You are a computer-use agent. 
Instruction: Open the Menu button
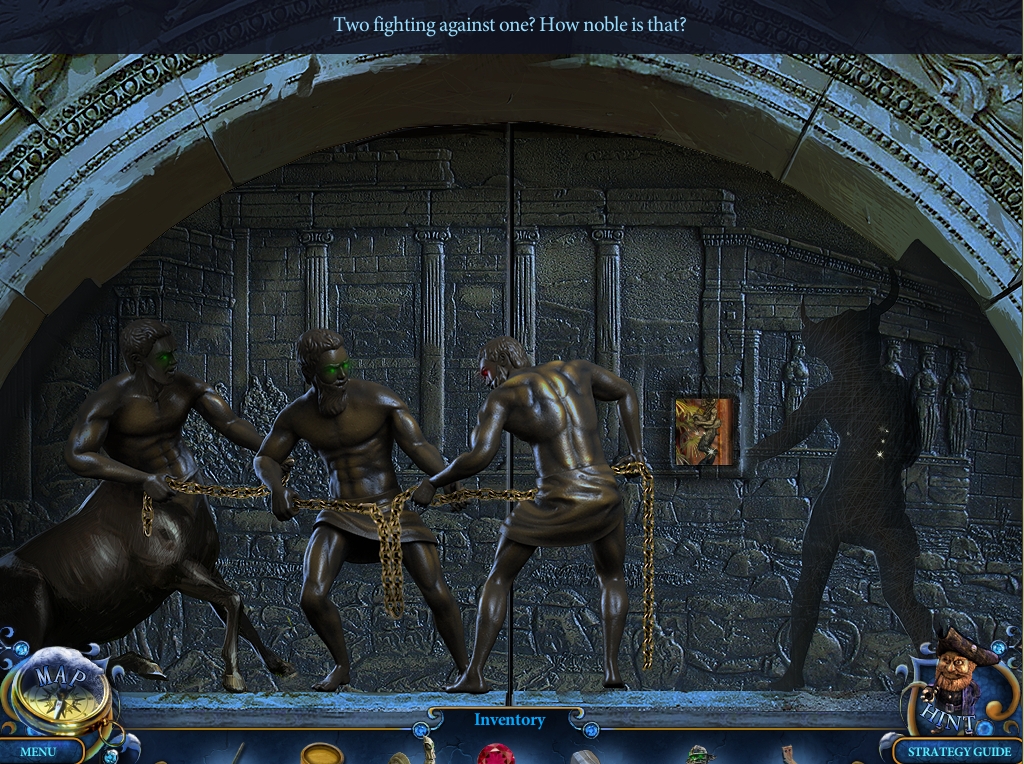click(39, 751)
